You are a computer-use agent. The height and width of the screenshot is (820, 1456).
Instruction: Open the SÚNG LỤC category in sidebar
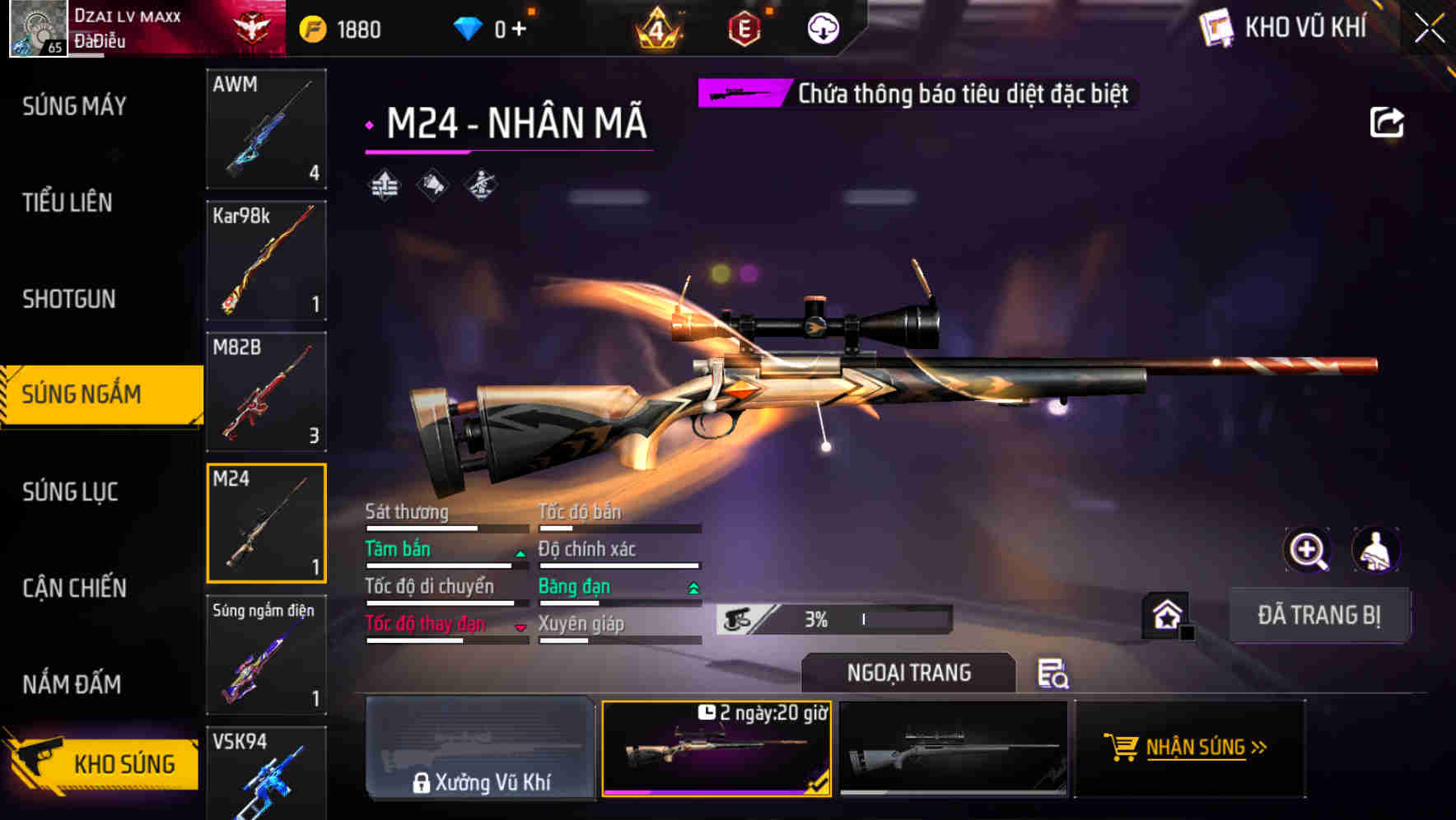click(x=71, y=492)
